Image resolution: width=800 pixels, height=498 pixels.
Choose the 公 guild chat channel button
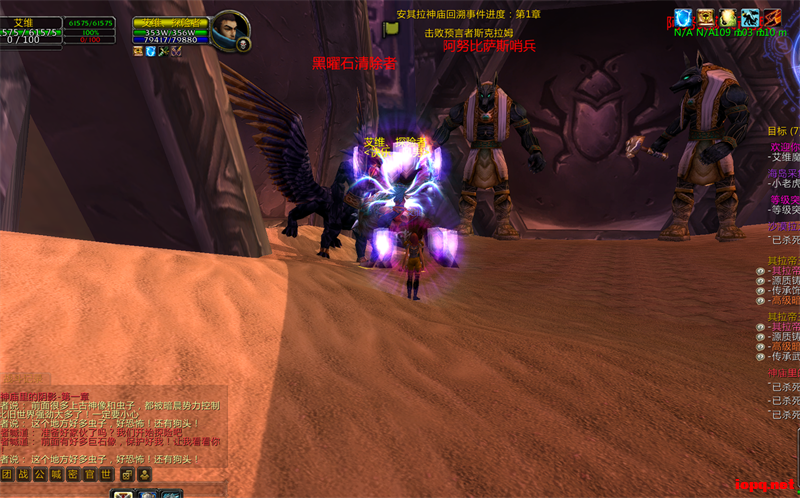(41, 474)
